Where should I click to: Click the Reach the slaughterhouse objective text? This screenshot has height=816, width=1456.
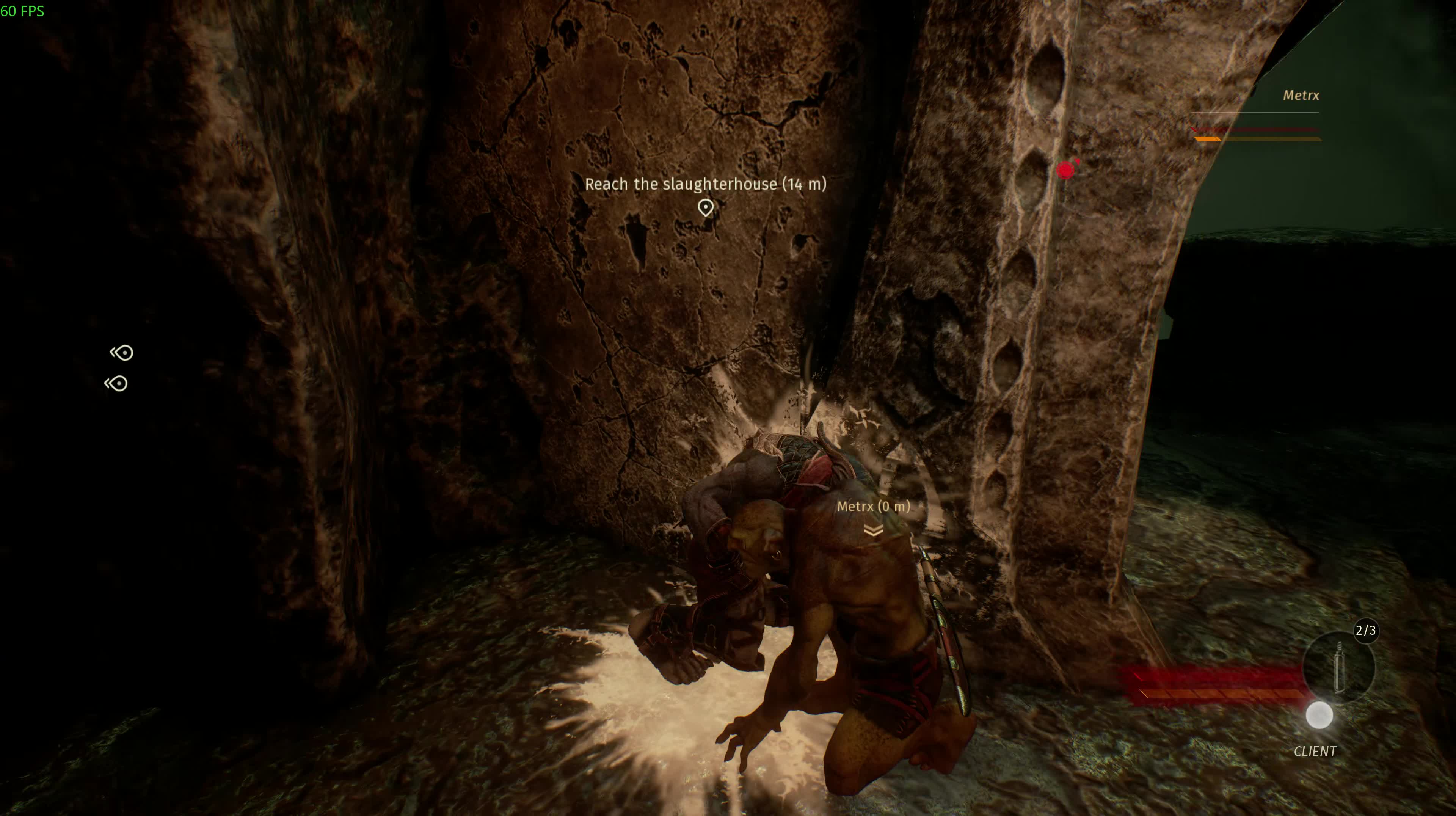click(705, 184)
